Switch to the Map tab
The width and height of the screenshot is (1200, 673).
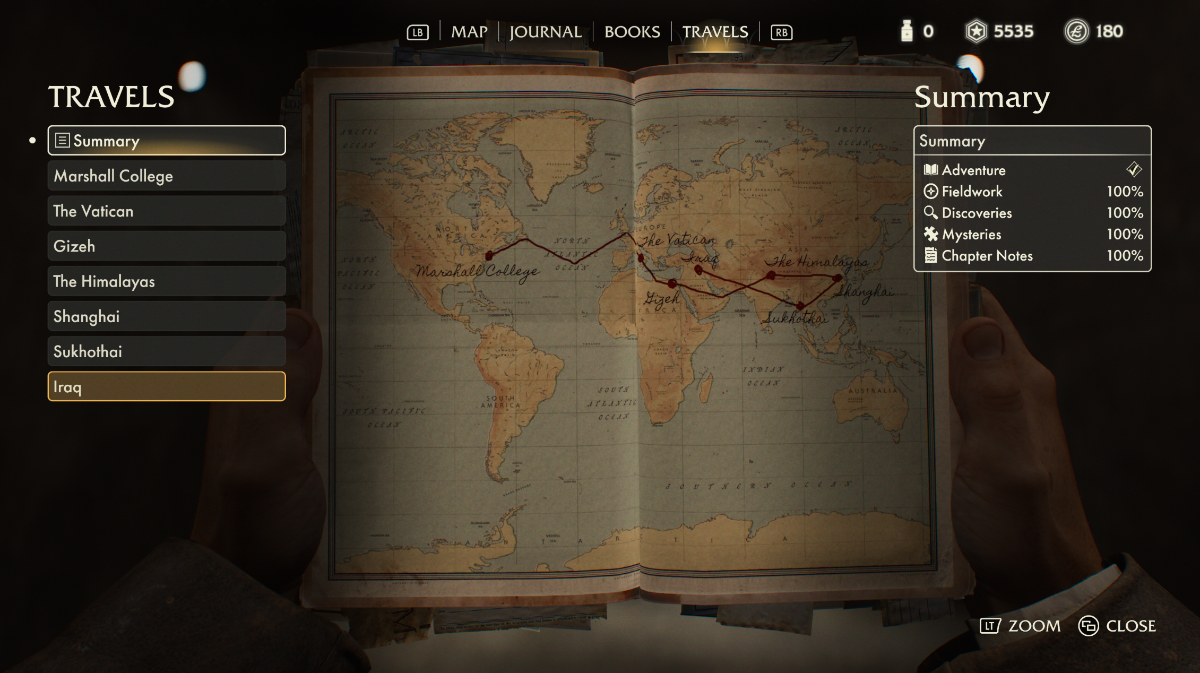click(x=469, y=32)
